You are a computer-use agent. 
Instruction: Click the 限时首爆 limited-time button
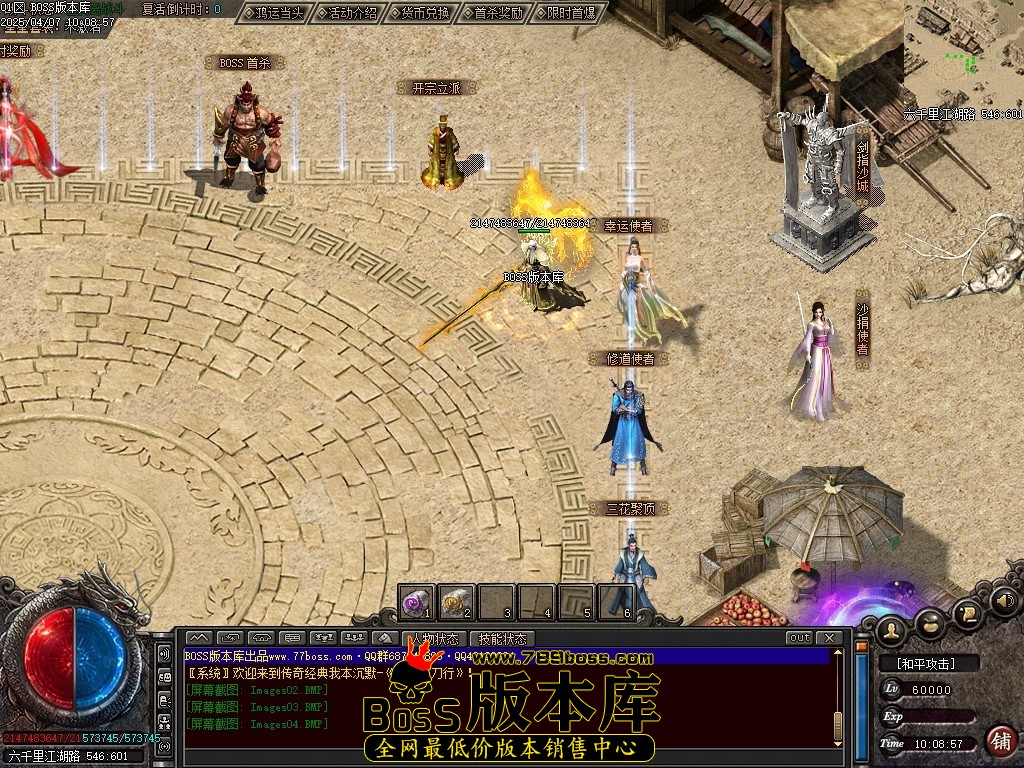571,13
